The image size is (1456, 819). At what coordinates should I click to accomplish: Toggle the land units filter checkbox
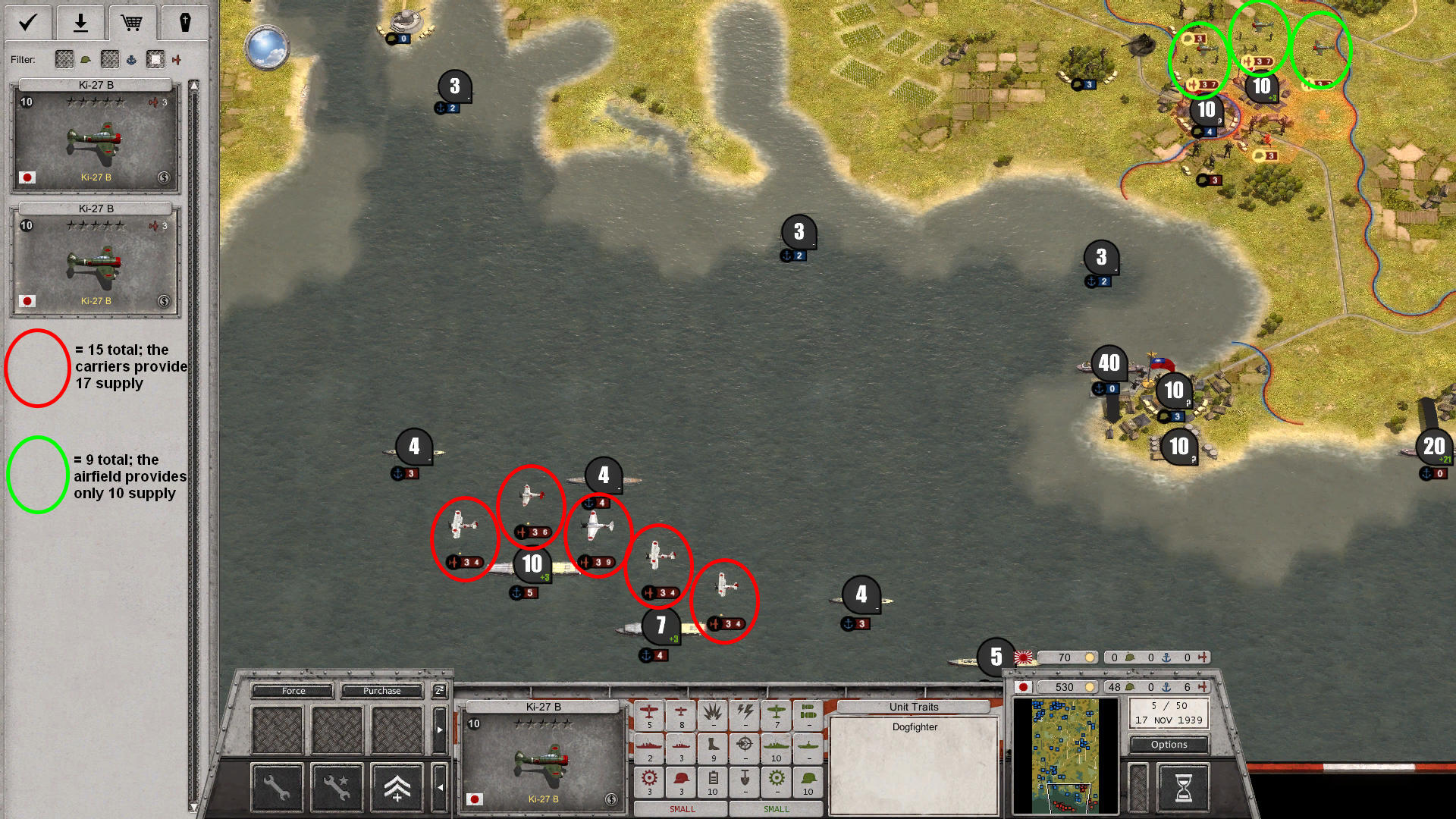click(64, 59)
